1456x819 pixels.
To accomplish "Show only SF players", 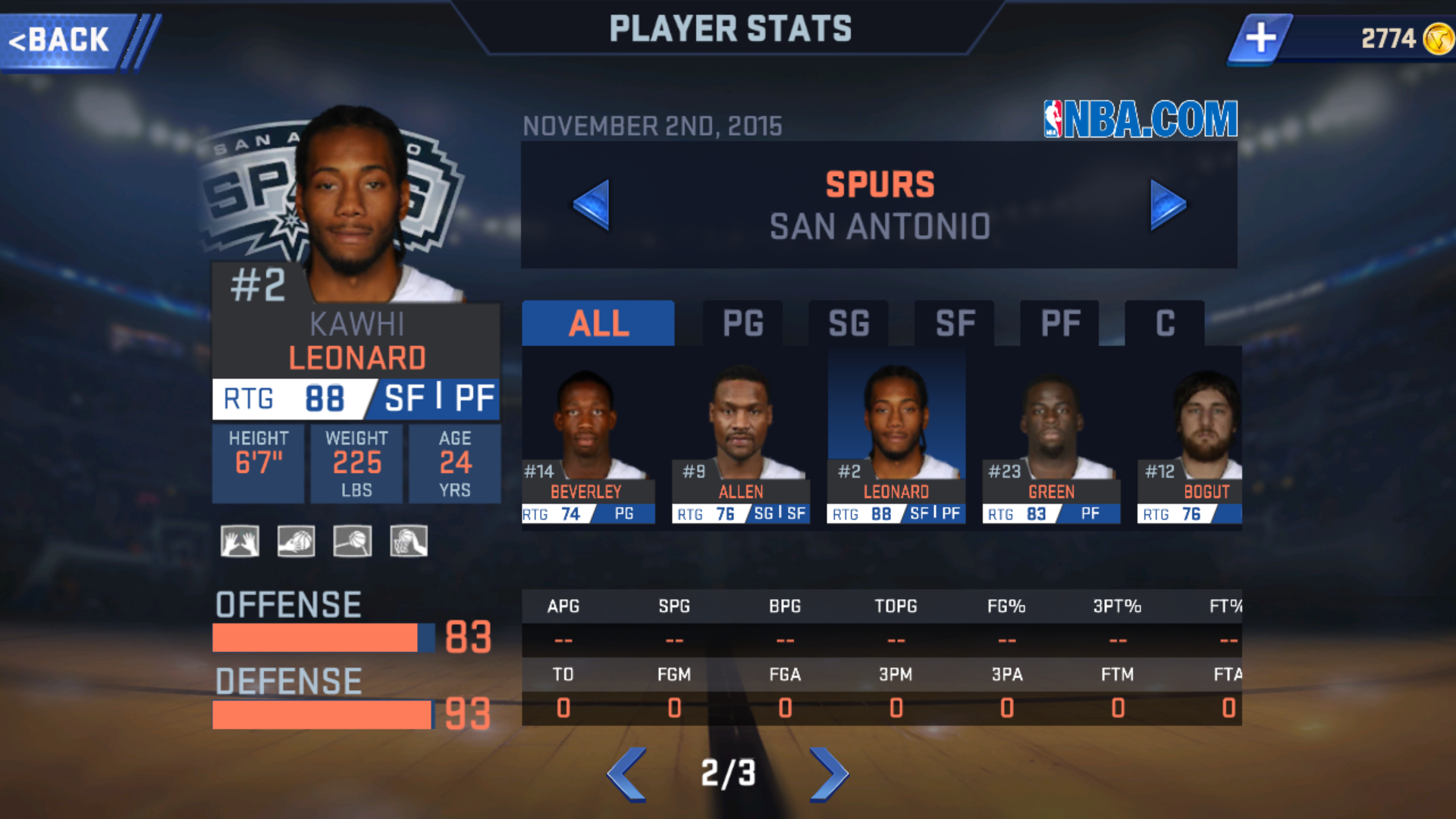I will coord(955,324).
